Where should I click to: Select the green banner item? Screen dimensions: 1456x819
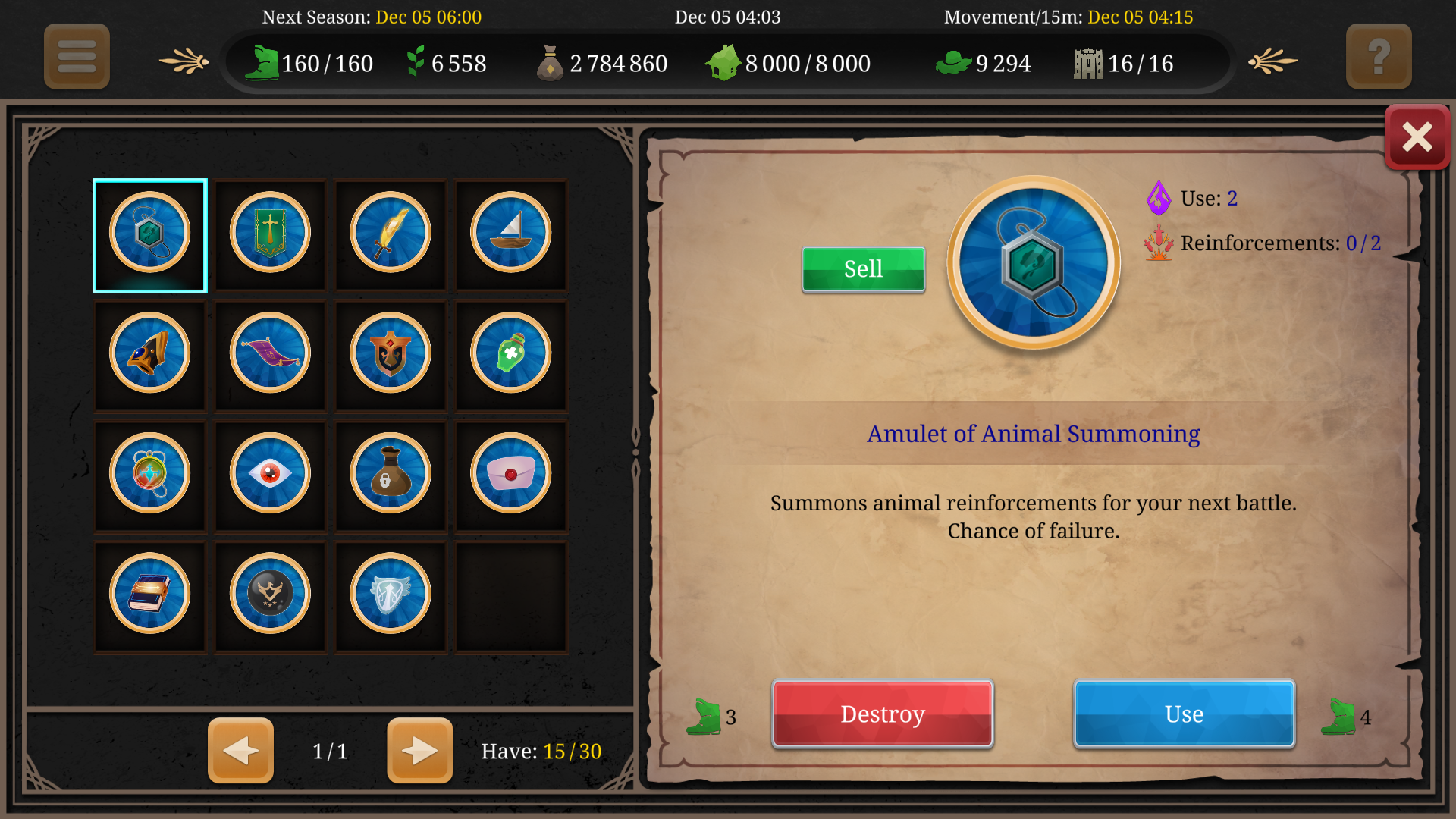coord(269,235)
